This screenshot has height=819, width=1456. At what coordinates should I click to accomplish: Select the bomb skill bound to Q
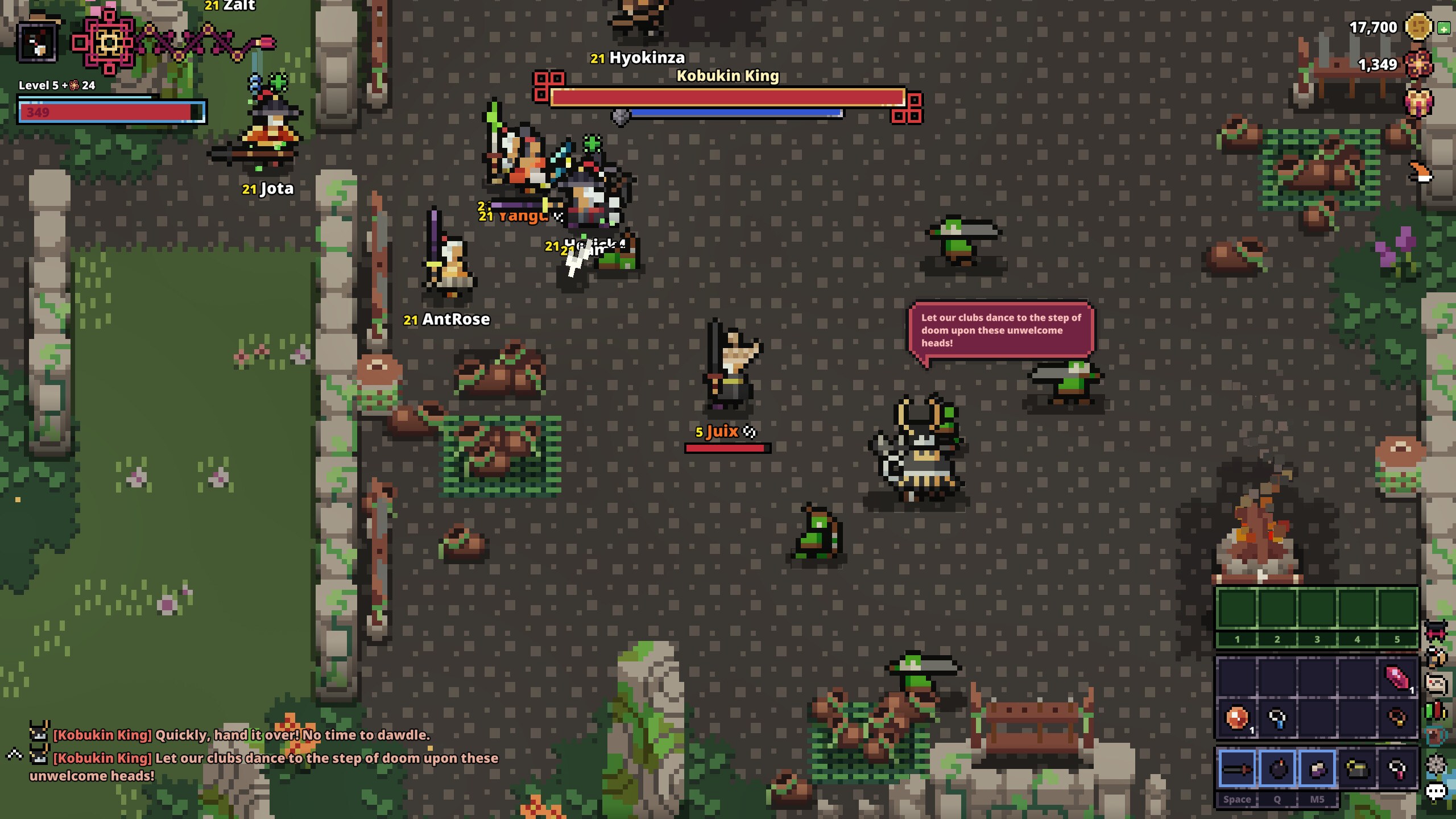click(1279, 770)
